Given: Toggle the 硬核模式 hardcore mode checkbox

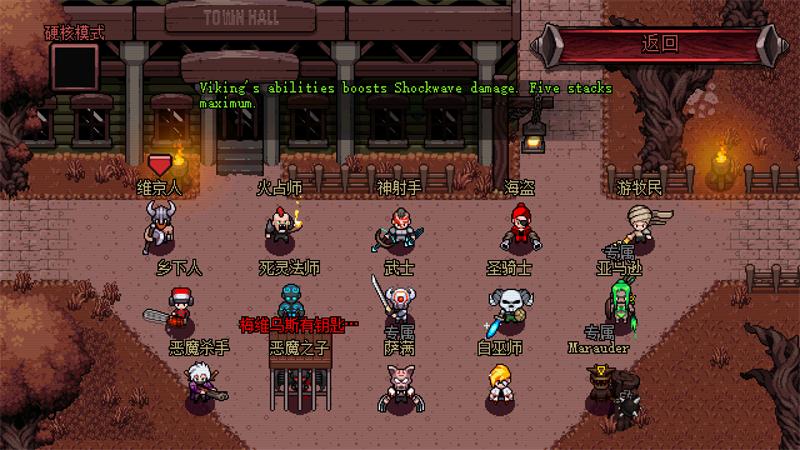Looking at the screenshot, I should click(x=75, y=67).
